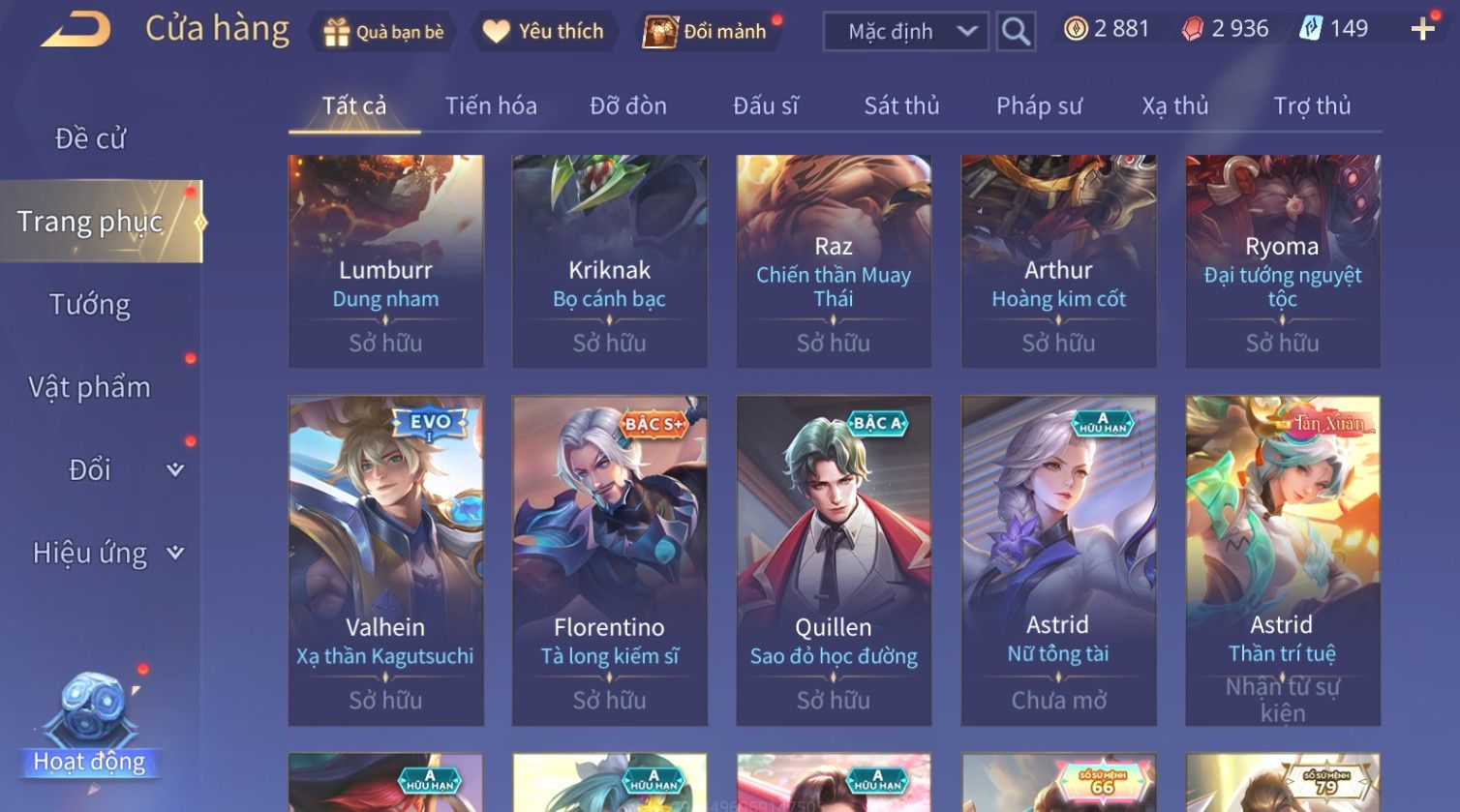Expand the Mặc định sort dropdown
1460x812 pixels.
click(x=904, y=32)
